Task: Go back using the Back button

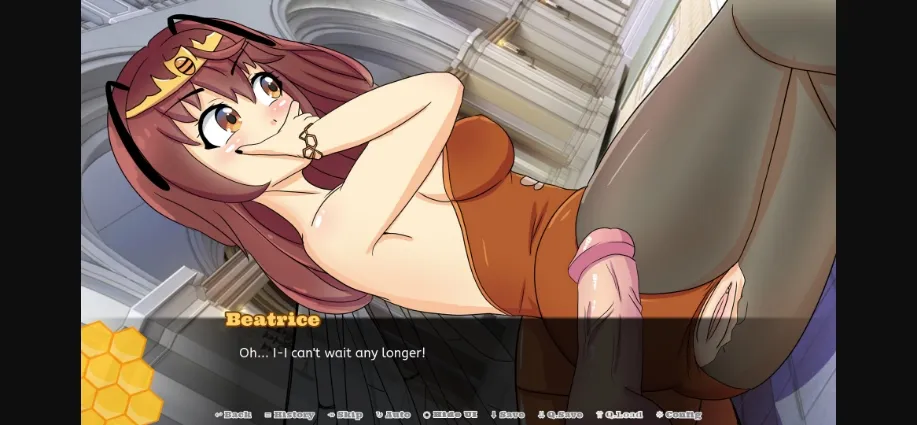Action: 234,414
